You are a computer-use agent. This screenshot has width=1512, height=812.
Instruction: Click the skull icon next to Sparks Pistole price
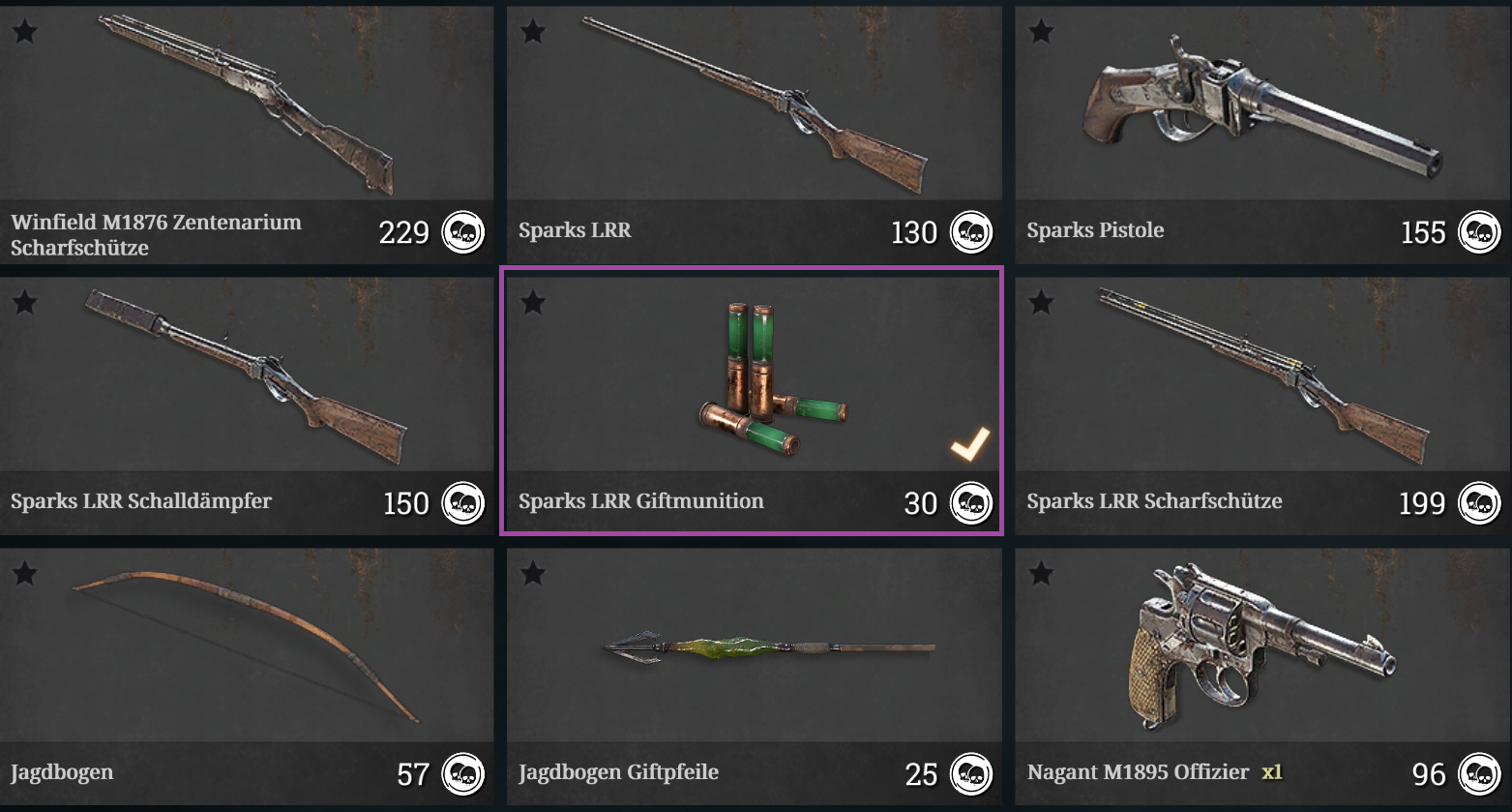(x=1482, y=232)
